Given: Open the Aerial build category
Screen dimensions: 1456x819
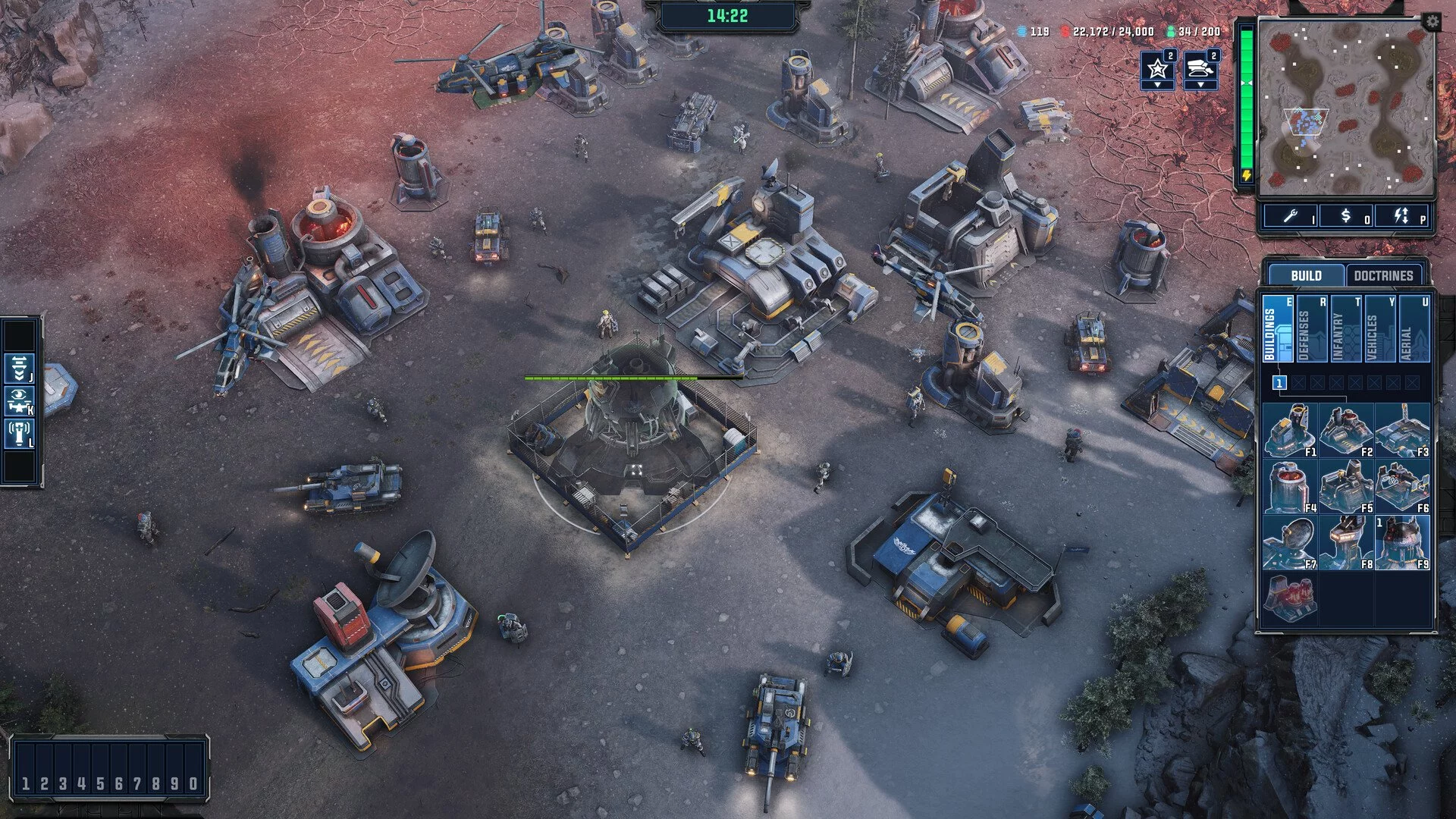Looking at the screenshot, I should tap(1414, 330).
